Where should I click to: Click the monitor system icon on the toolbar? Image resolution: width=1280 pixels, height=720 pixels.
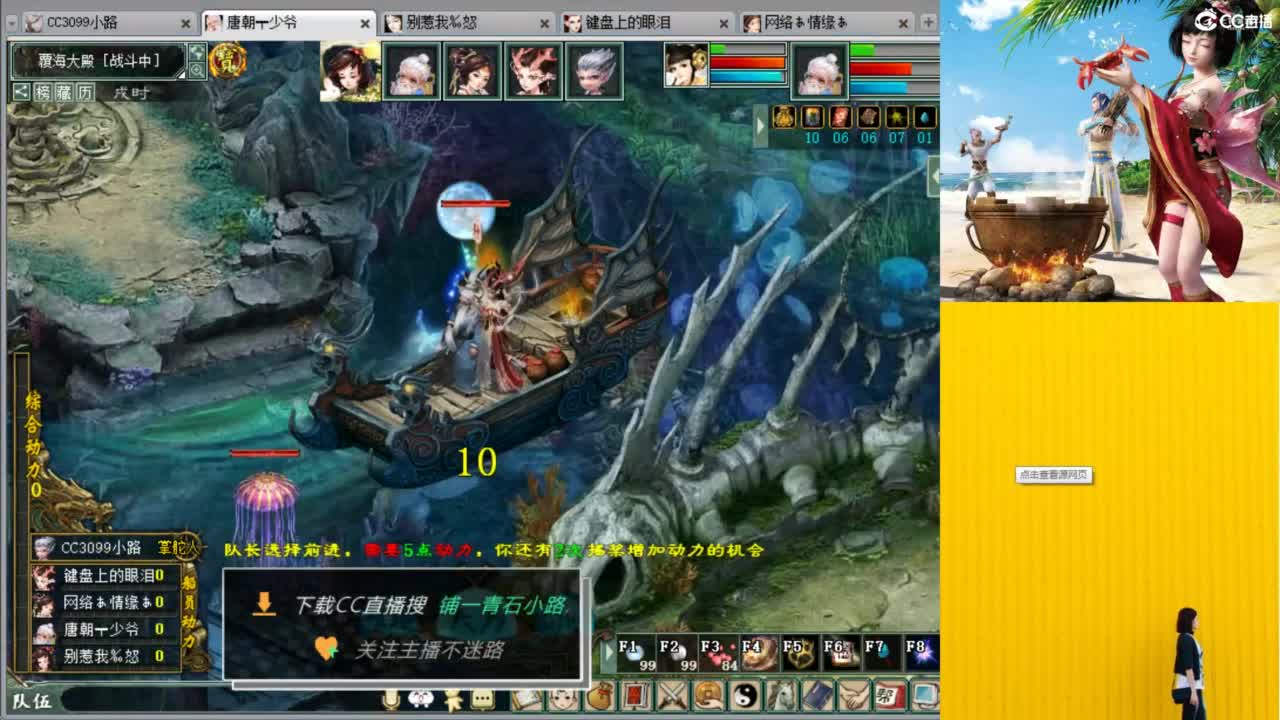[924, 696]
